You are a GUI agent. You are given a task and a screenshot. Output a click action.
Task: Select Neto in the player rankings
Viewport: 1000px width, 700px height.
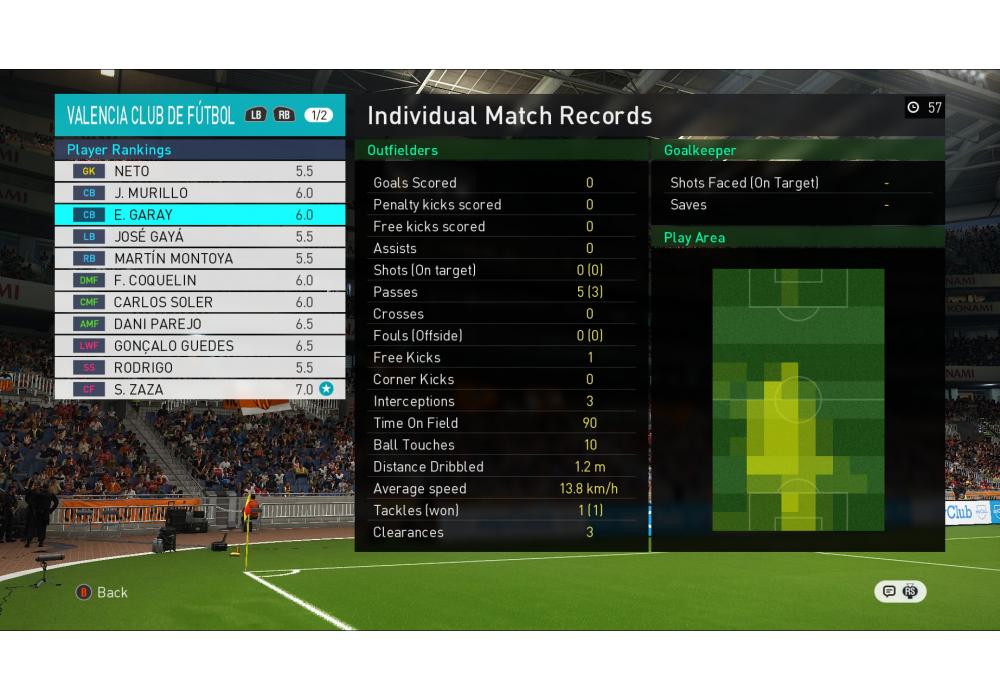click(200, 171)
